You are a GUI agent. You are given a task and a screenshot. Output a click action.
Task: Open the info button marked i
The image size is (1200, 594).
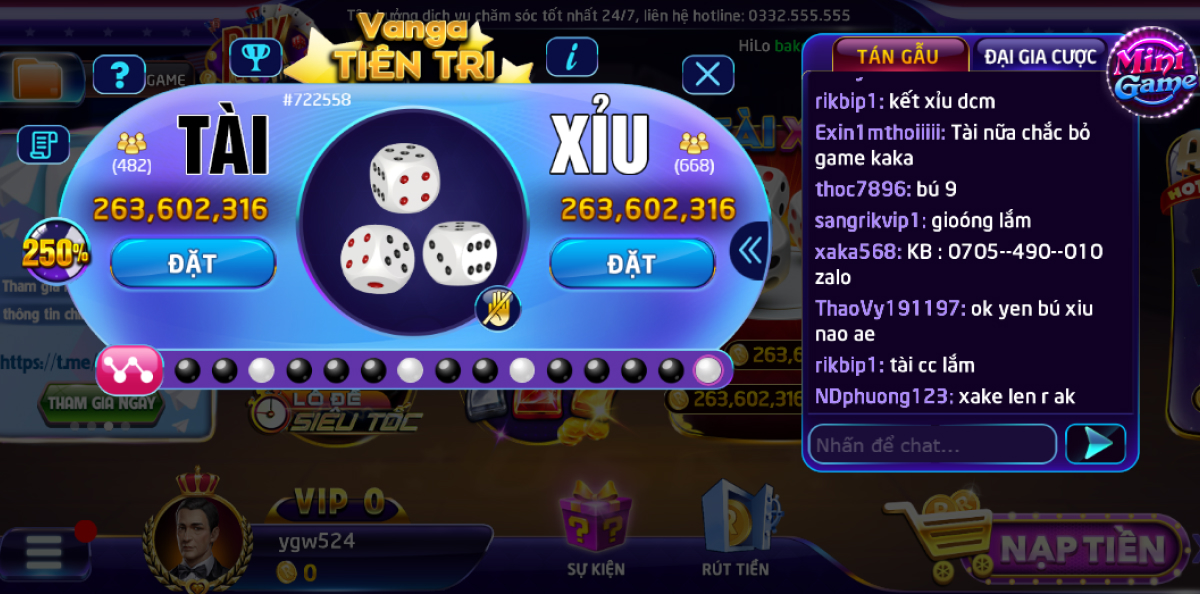pos(572,57)
